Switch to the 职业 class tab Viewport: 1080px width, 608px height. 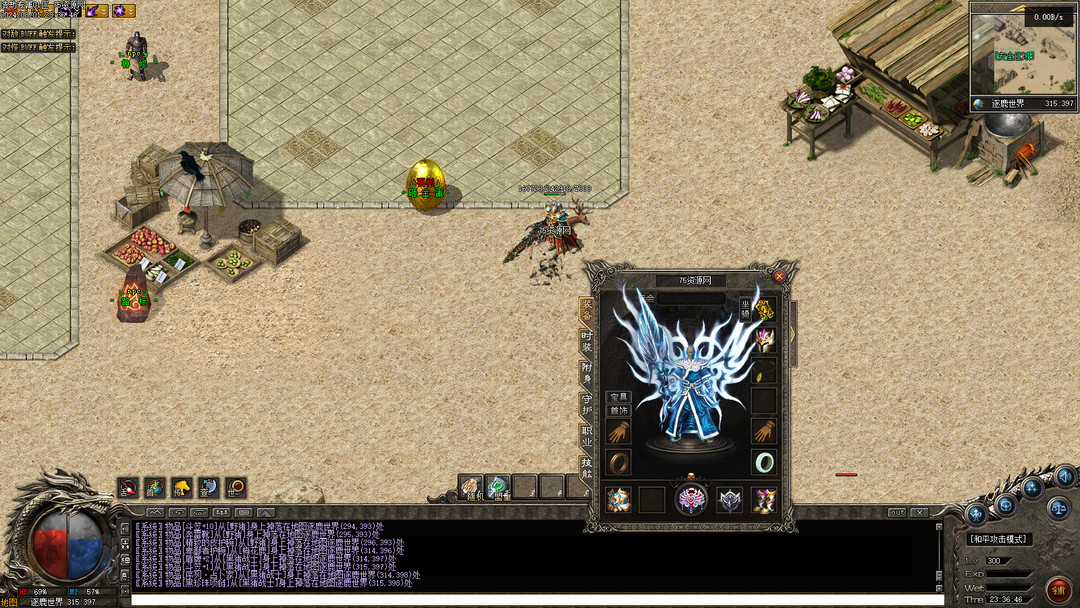click(x=587, y=436)
